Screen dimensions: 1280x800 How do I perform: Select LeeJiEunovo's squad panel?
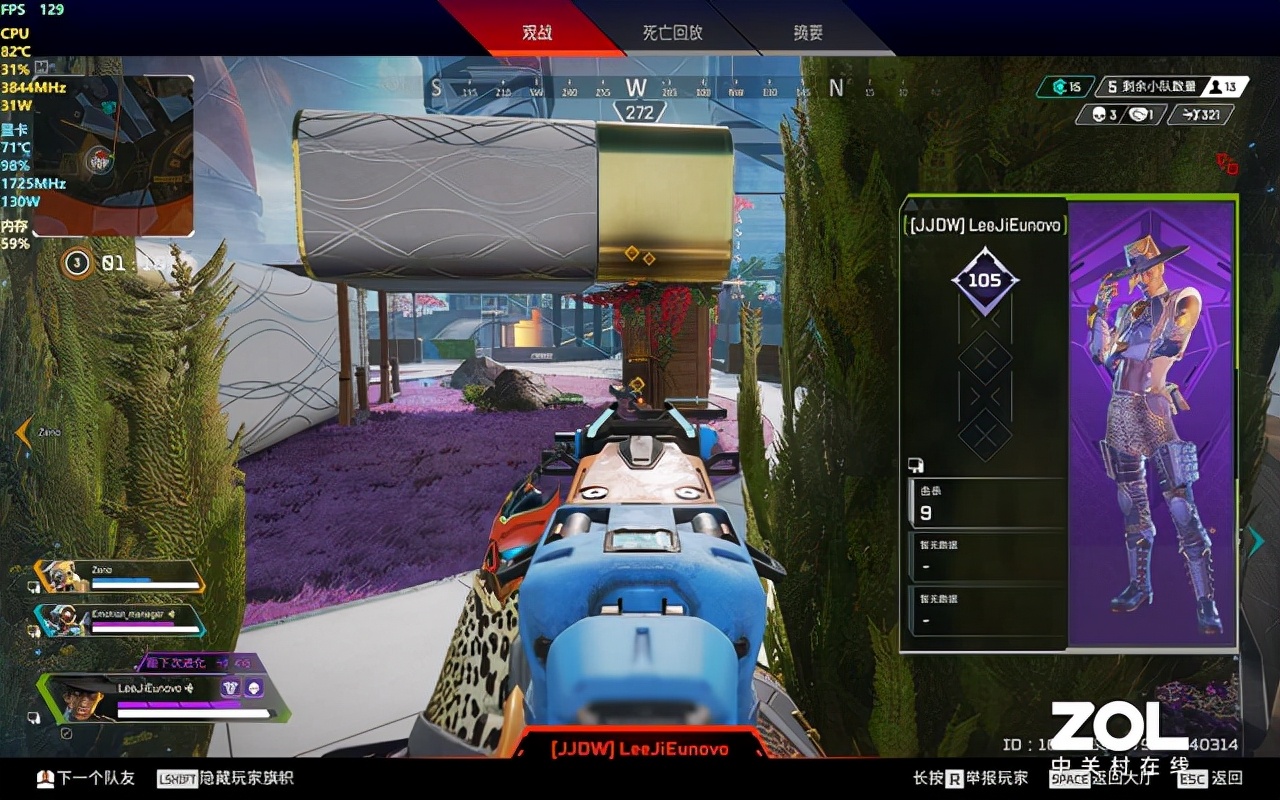click(x=165, y=697)
